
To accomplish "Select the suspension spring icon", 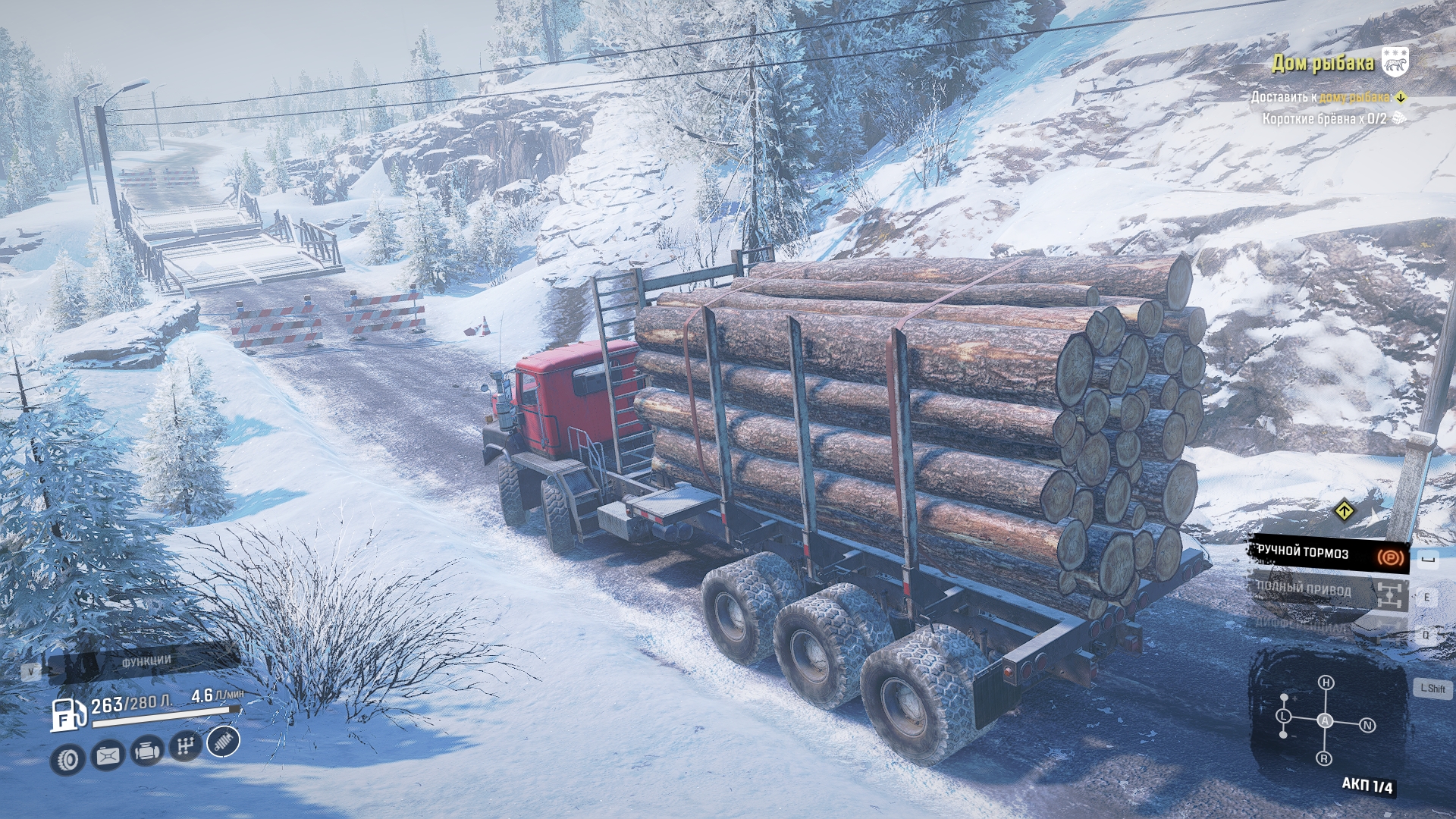I will click(x=223, y=742).
